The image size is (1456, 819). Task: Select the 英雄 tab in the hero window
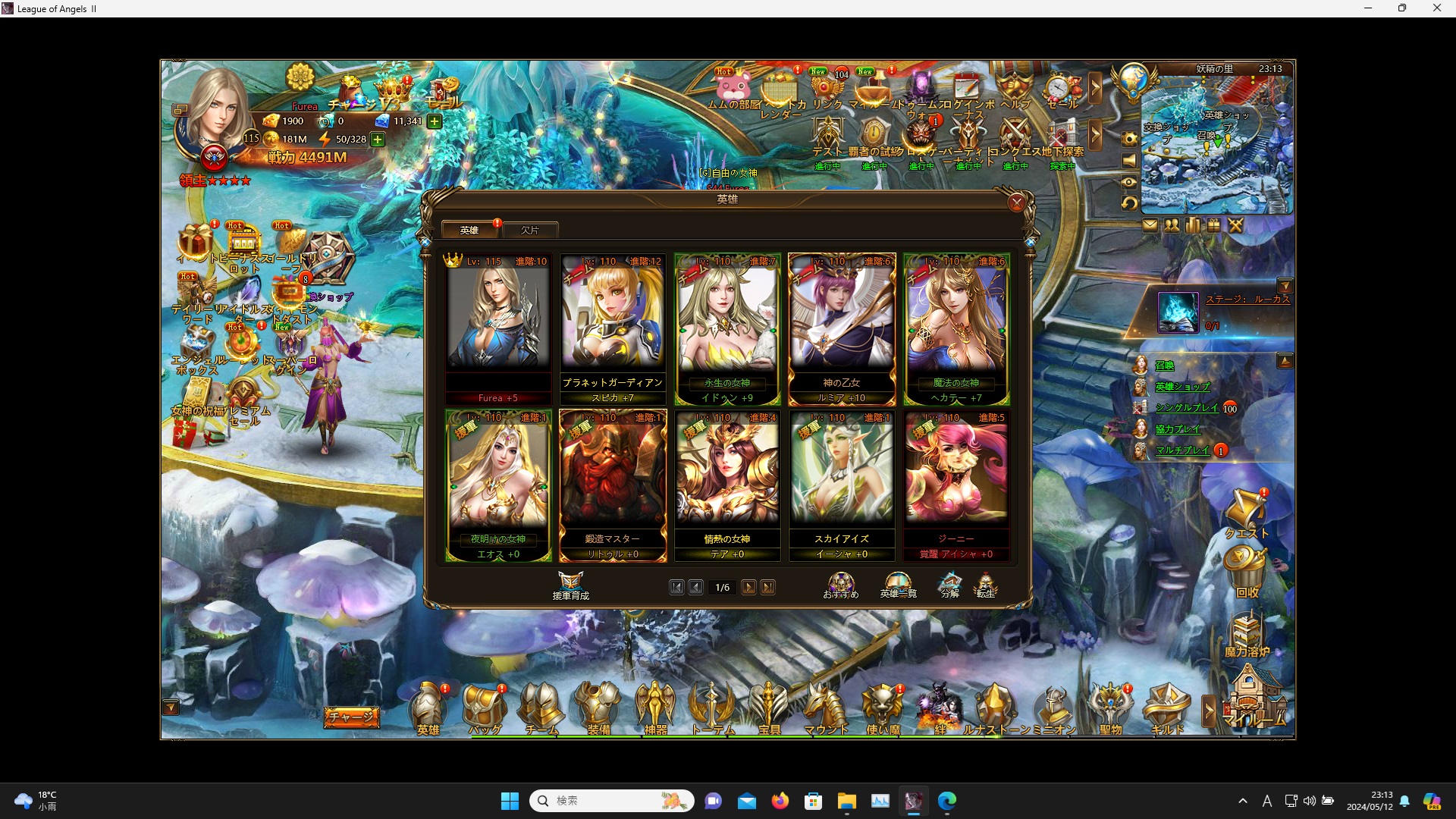[469, 229]
